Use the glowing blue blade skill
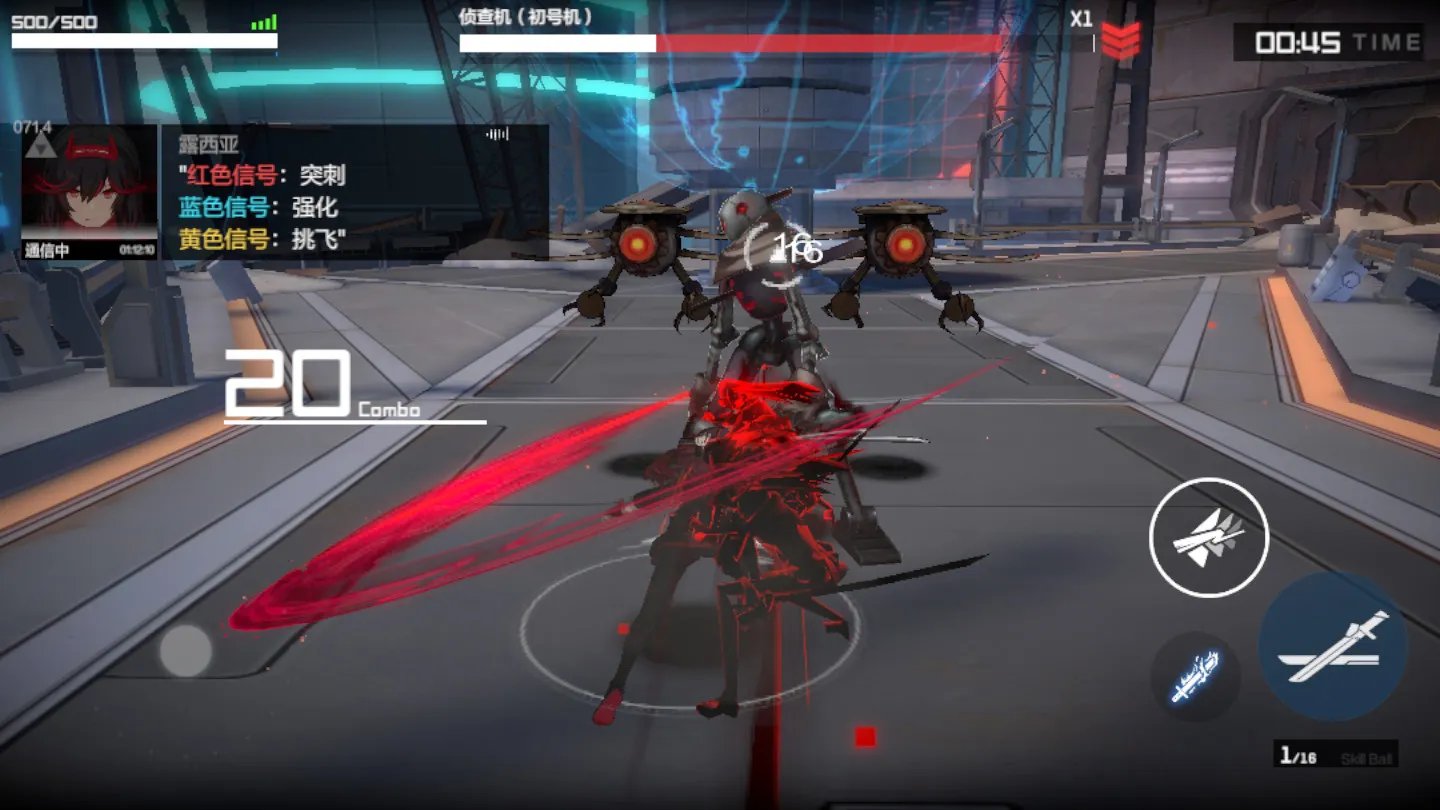Screen dimensions: 1440x810 pos(1195,676)
